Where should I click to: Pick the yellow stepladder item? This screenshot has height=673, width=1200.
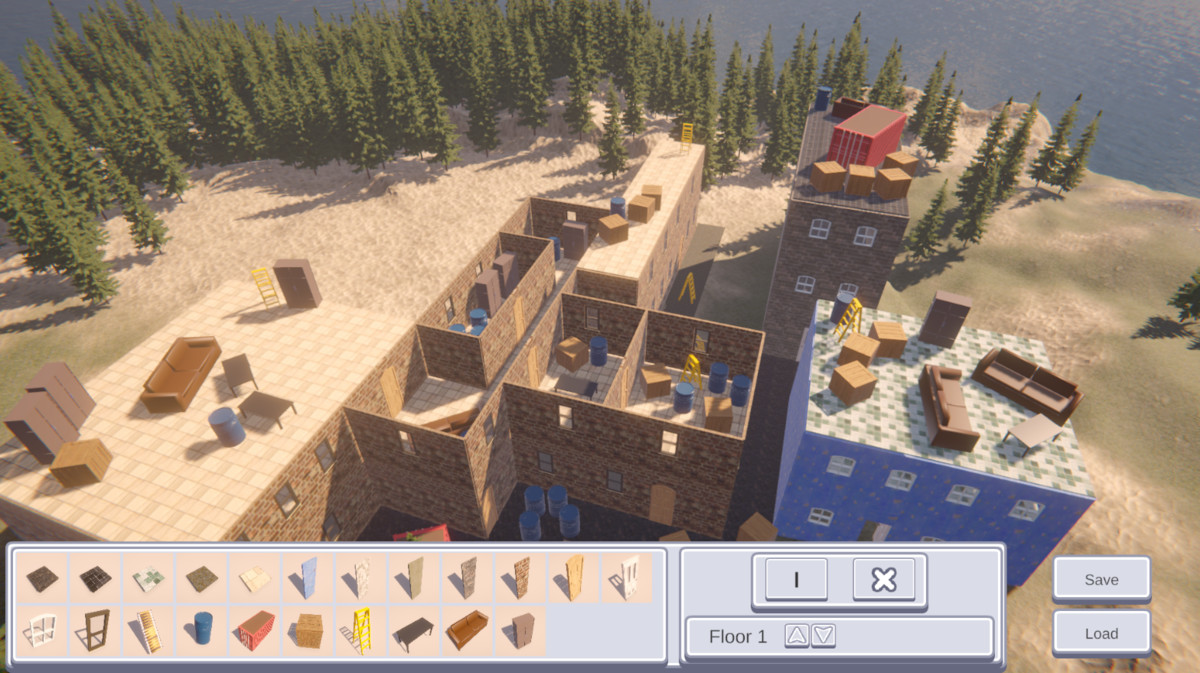(x=359, y=630)
